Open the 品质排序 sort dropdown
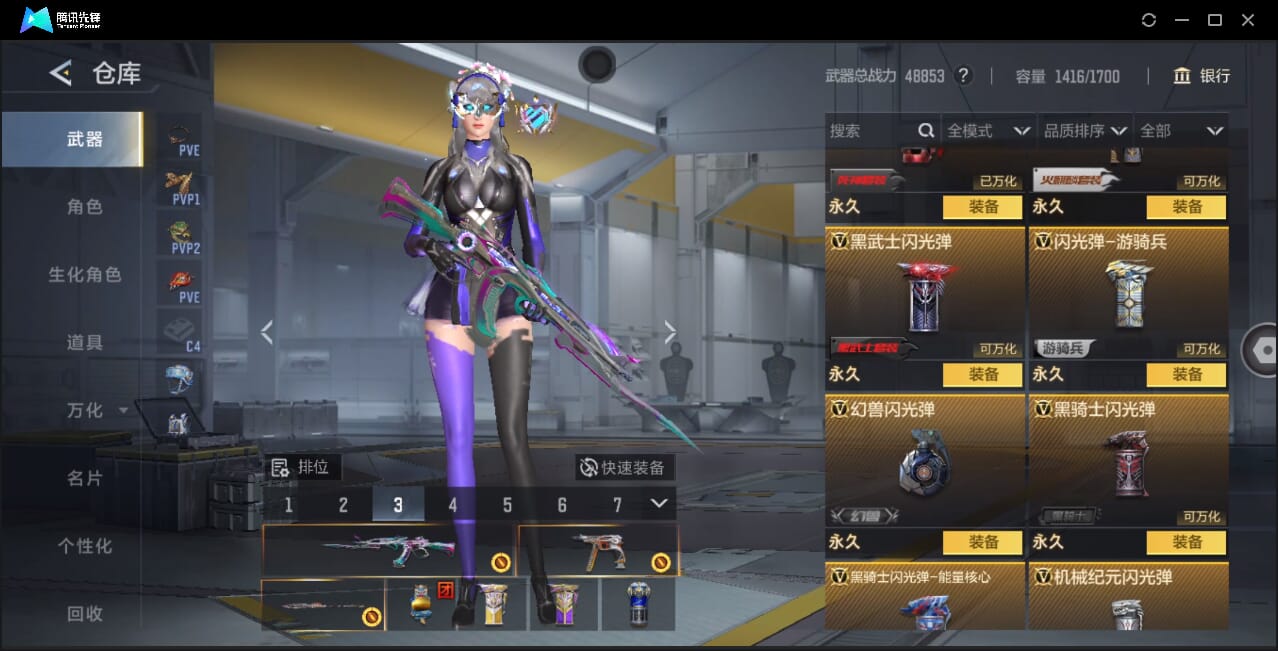The image size is (1278, 651). [1085, 131]
